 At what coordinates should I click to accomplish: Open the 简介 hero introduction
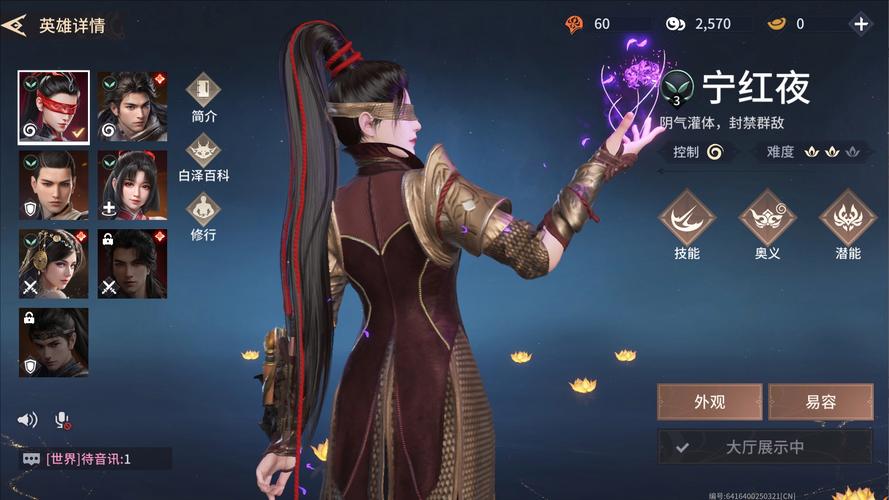tap(203, 97)
